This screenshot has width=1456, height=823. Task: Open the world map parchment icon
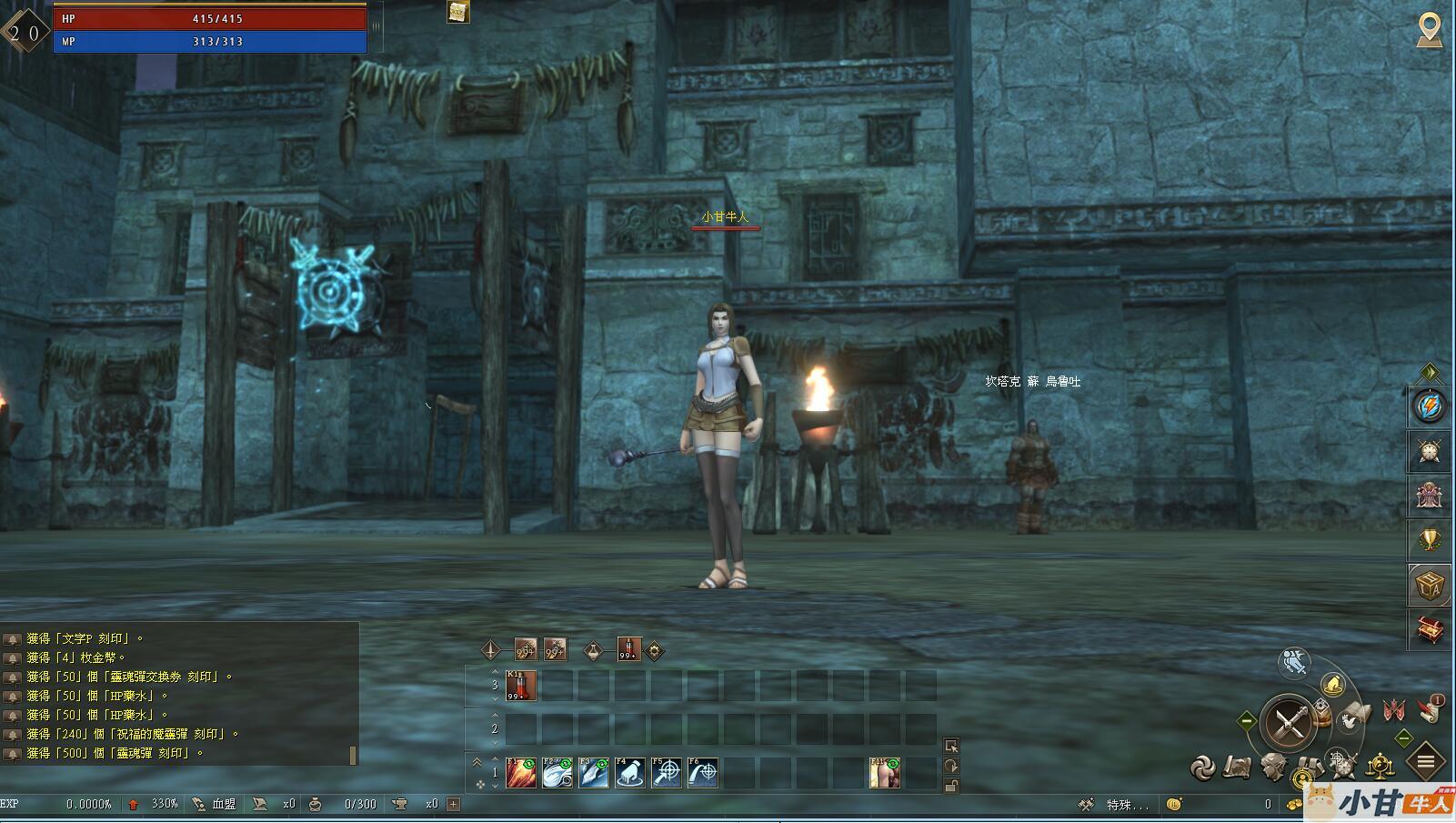[1238, 768]
